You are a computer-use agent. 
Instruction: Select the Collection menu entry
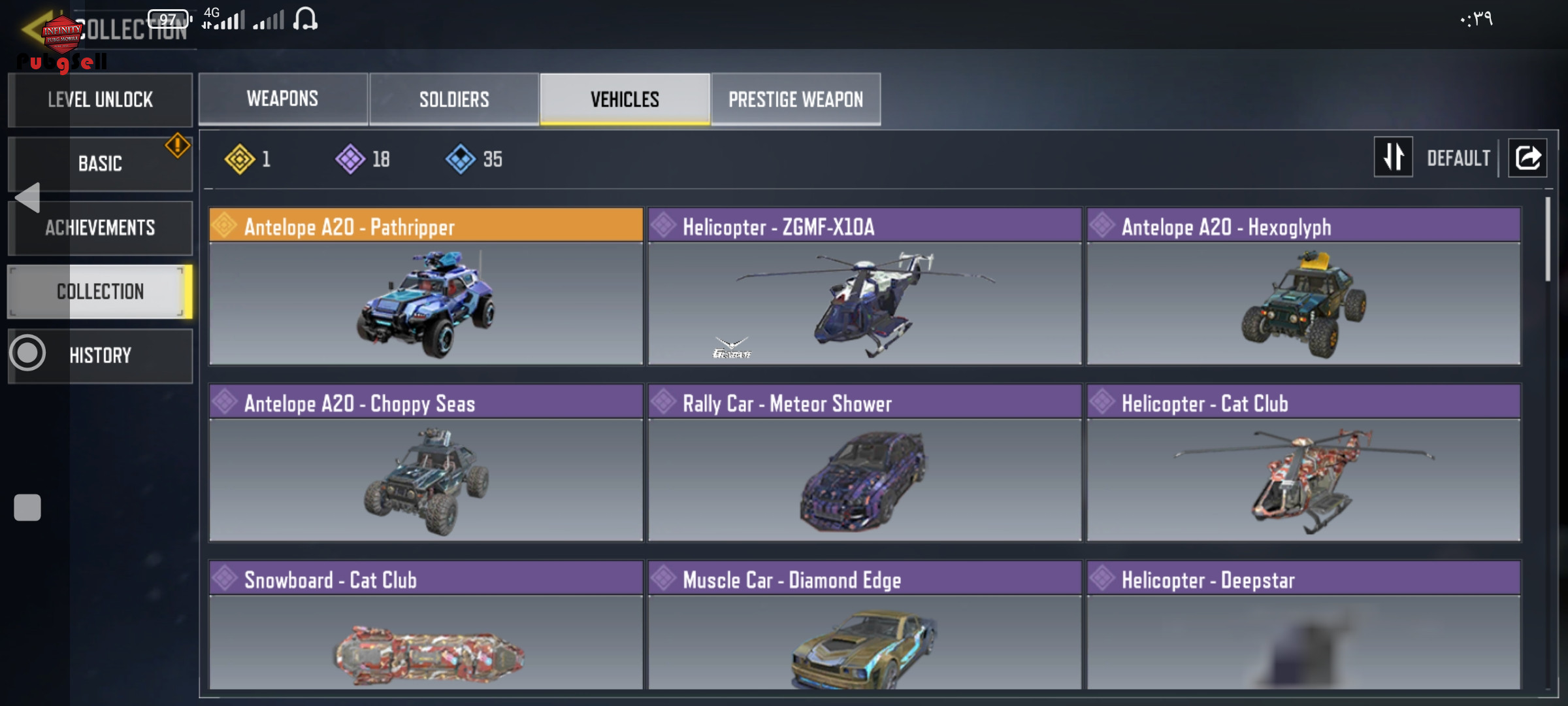(x=100, y=292)
